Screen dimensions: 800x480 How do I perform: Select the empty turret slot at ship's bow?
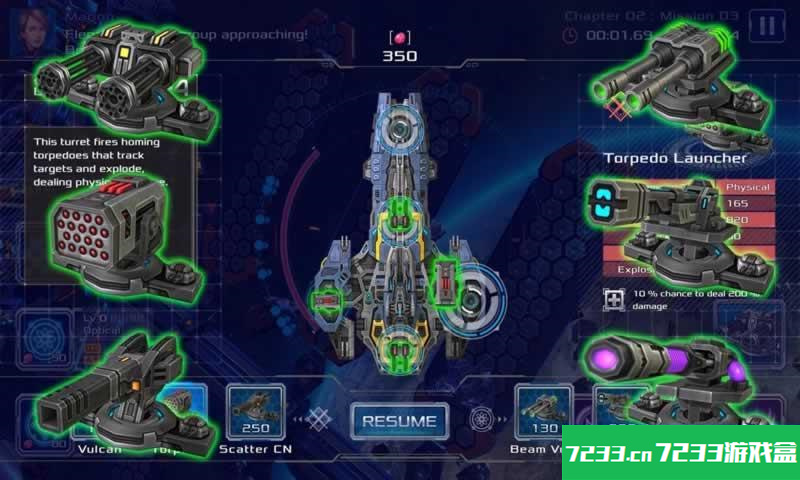tap(399, 127)
